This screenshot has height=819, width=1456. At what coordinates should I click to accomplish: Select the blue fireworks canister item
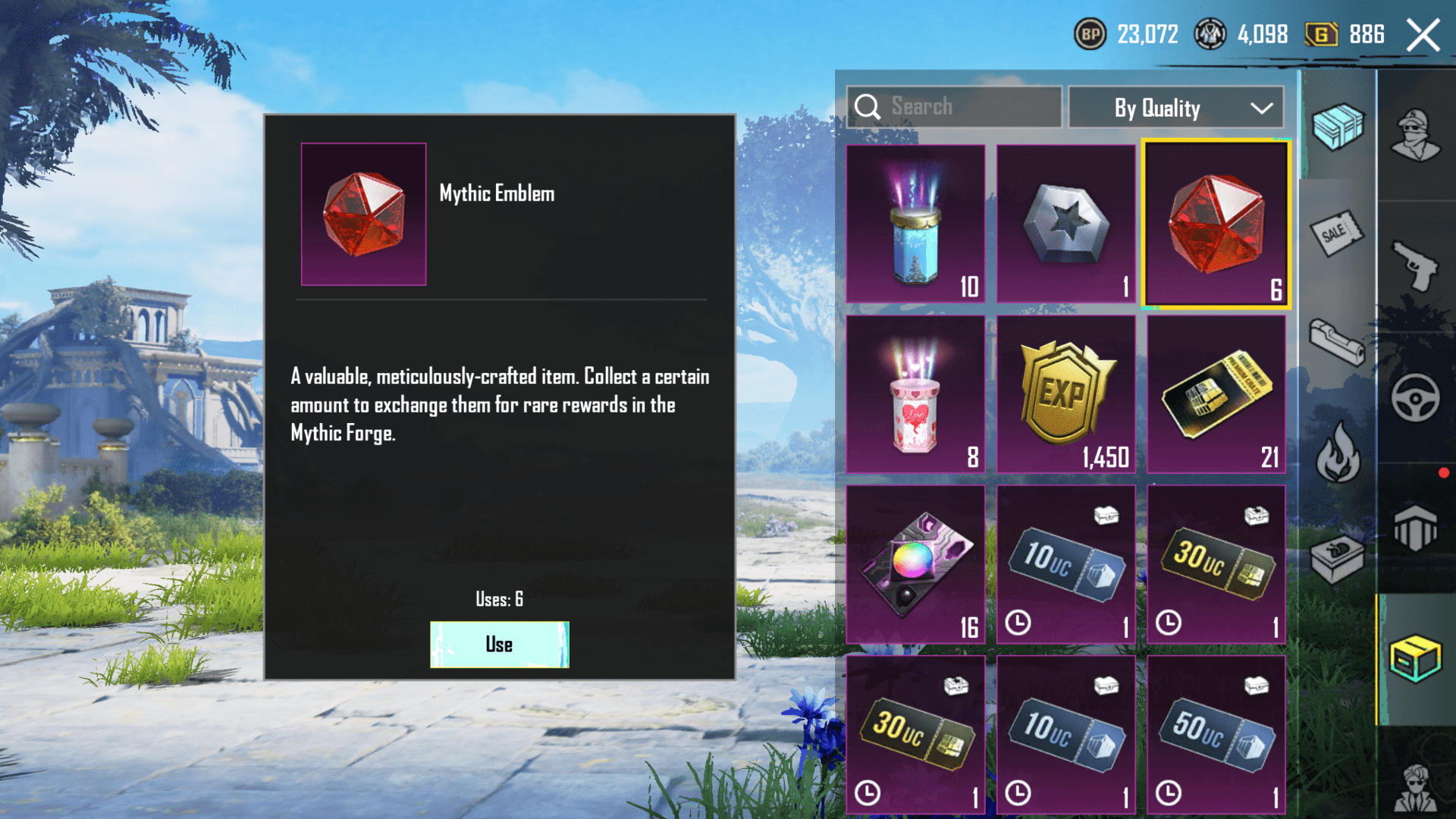click(915, 224)
